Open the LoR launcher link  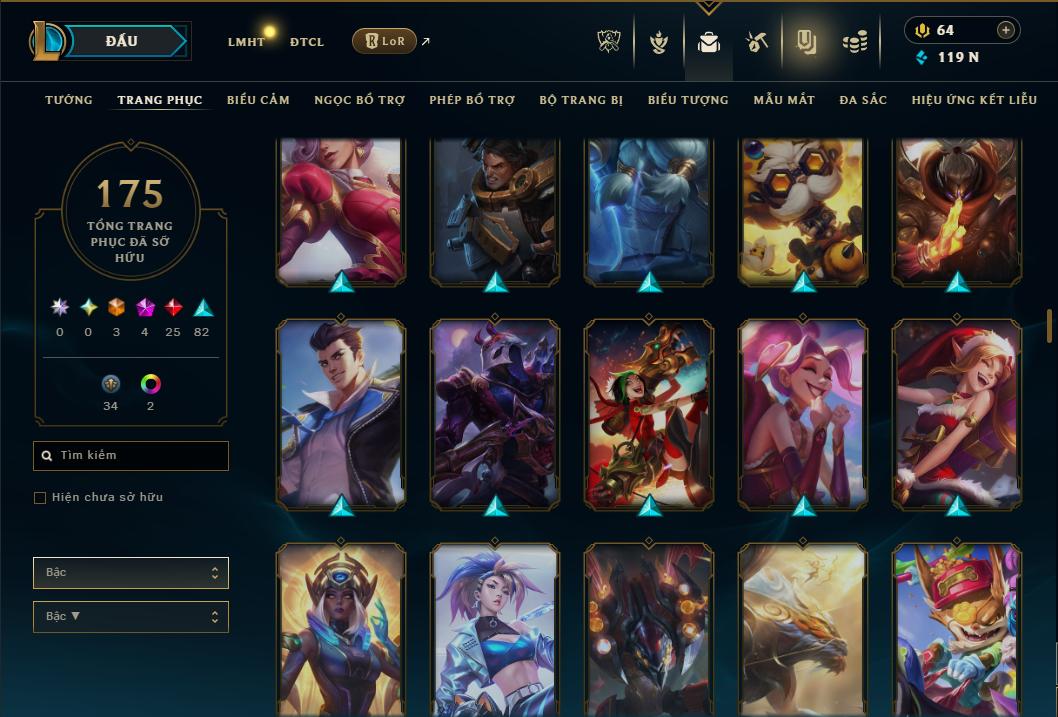(x=384, y=41)
